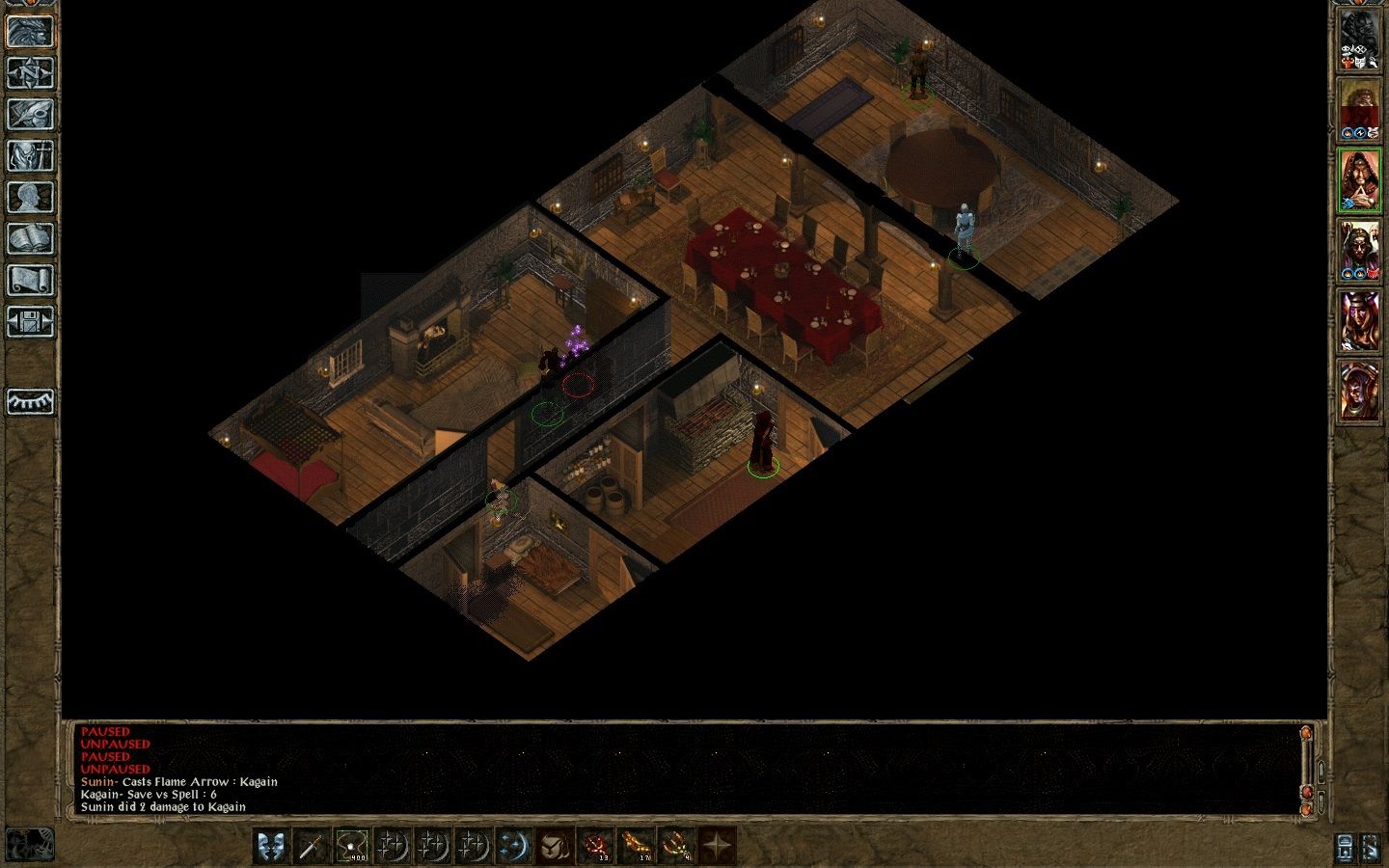Open the area map with the compass button
1389x868 pixels.
pyautogui.click(x=30, y=73)
